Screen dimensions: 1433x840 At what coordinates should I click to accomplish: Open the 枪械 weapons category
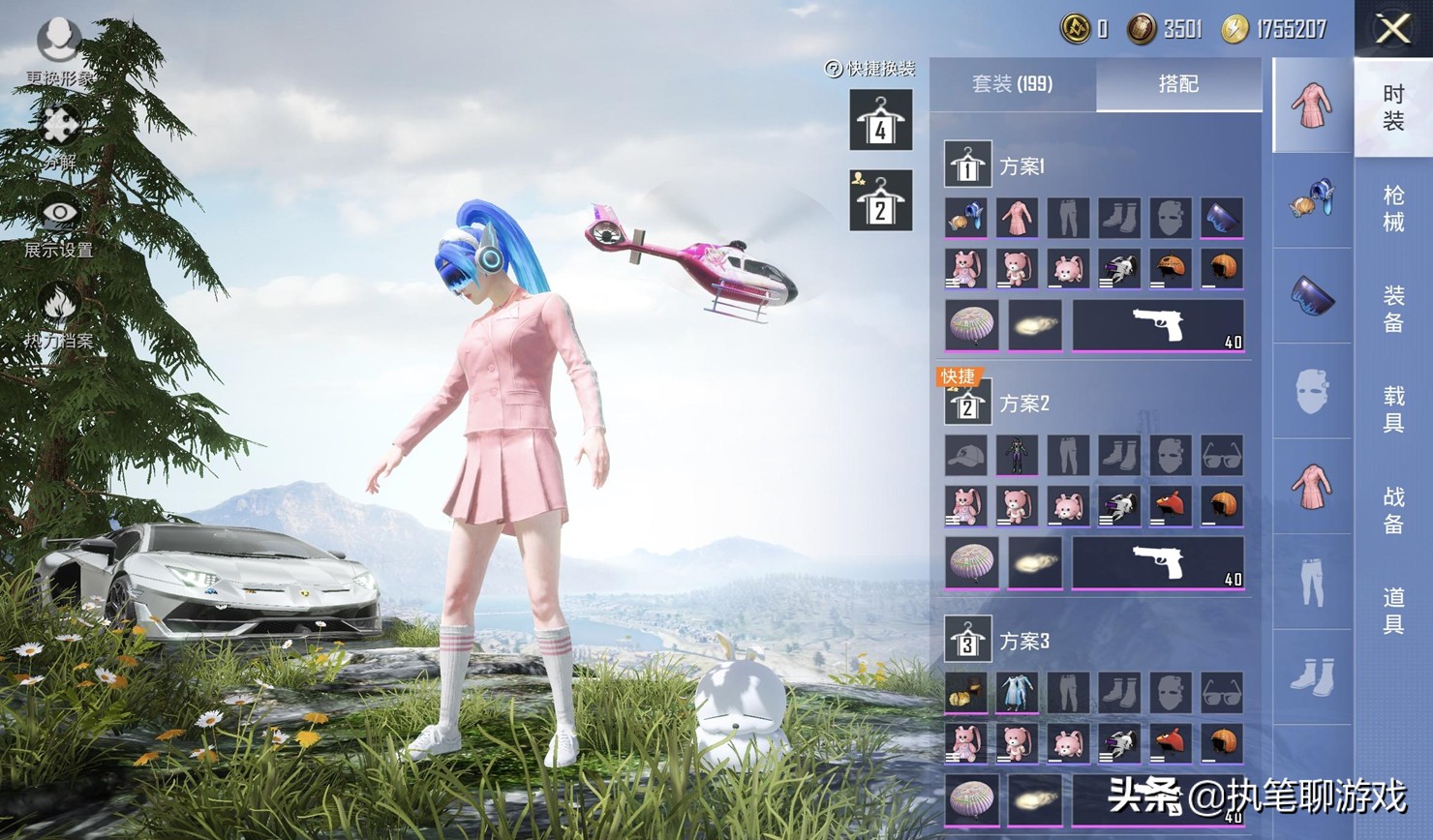1392,209
